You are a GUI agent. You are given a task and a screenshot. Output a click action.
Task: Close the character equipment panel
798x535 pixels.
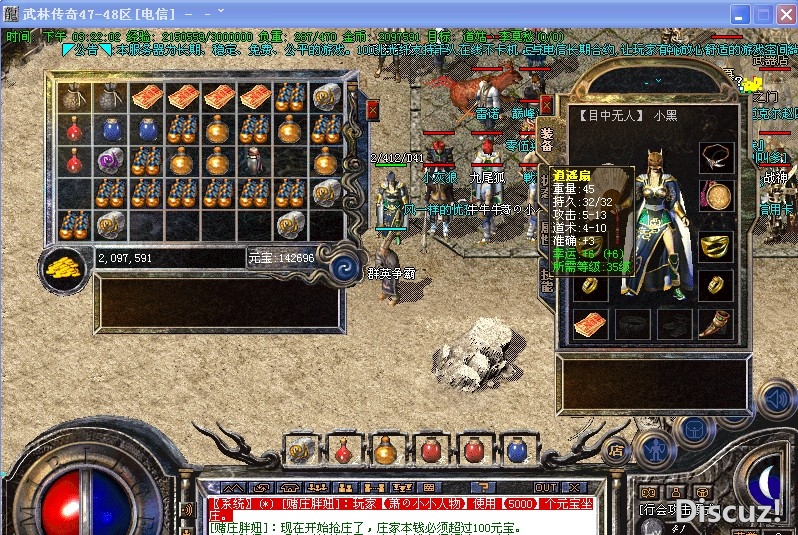tap(547, 104)
